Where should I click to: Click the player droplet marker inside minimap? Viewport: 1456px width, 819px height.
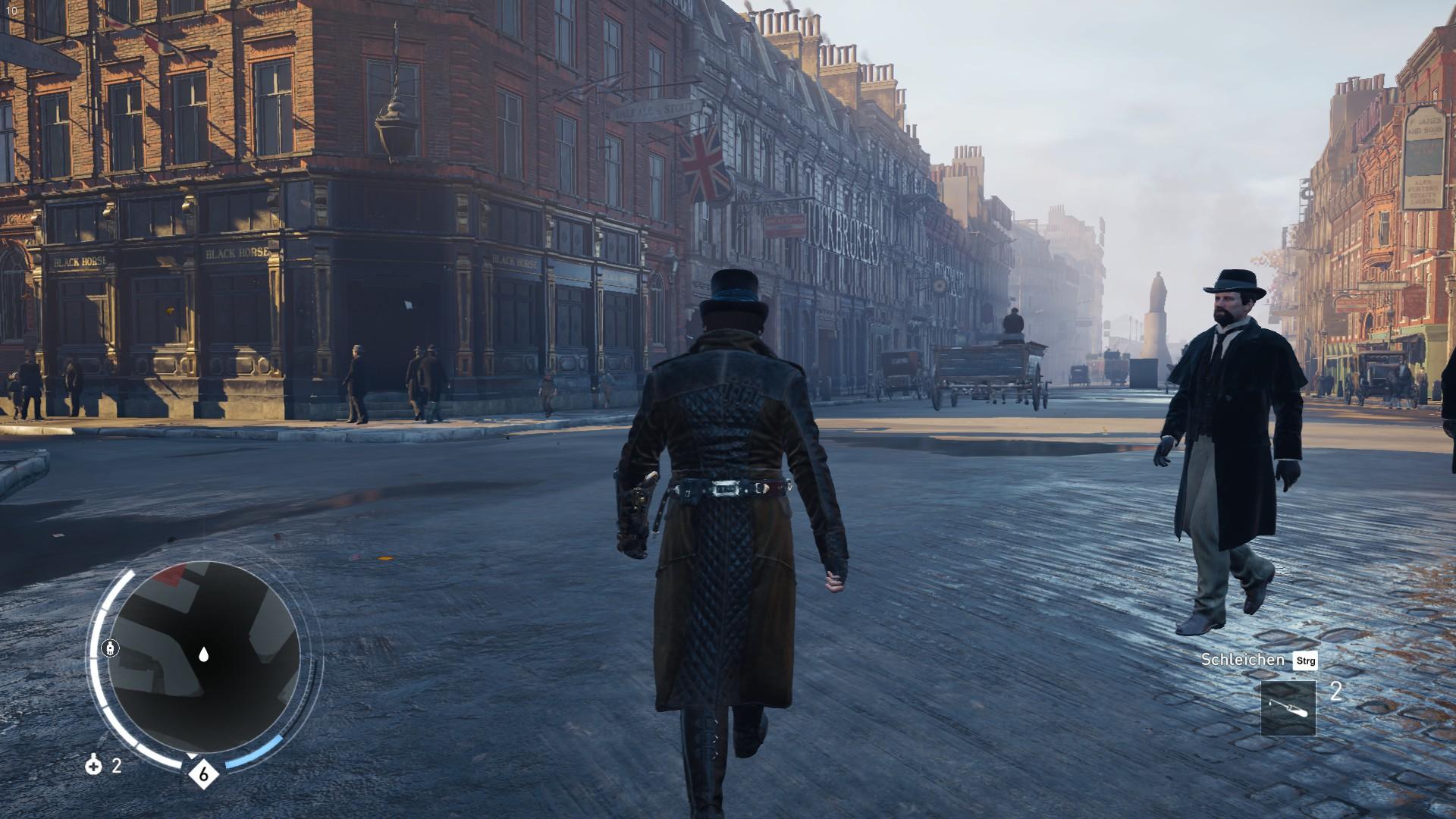pyautogui.click(x=202, y=653)
